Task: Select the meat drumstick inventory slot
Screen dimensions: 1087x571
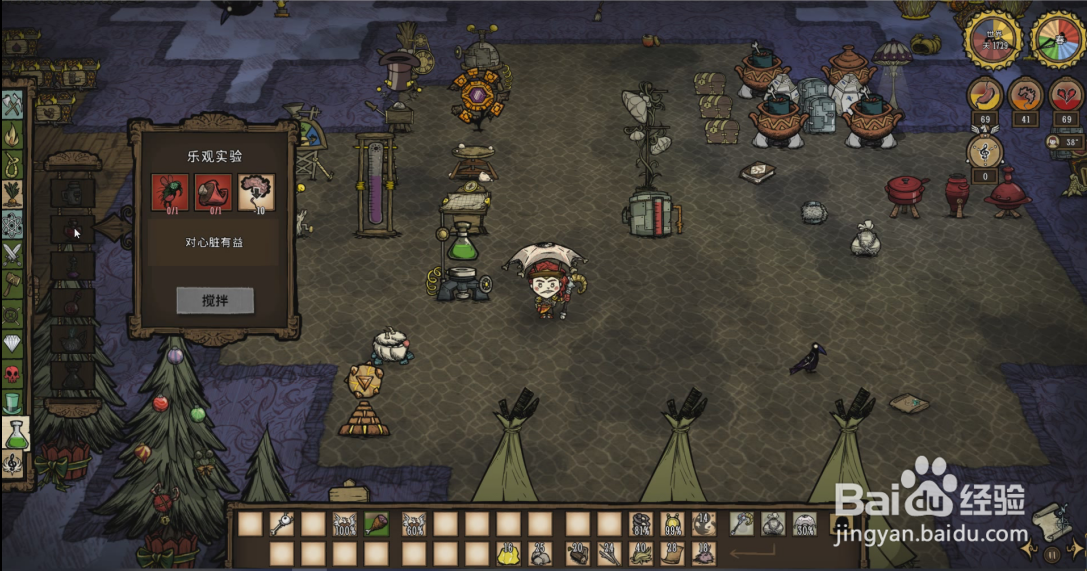Action: pos(377,522)
